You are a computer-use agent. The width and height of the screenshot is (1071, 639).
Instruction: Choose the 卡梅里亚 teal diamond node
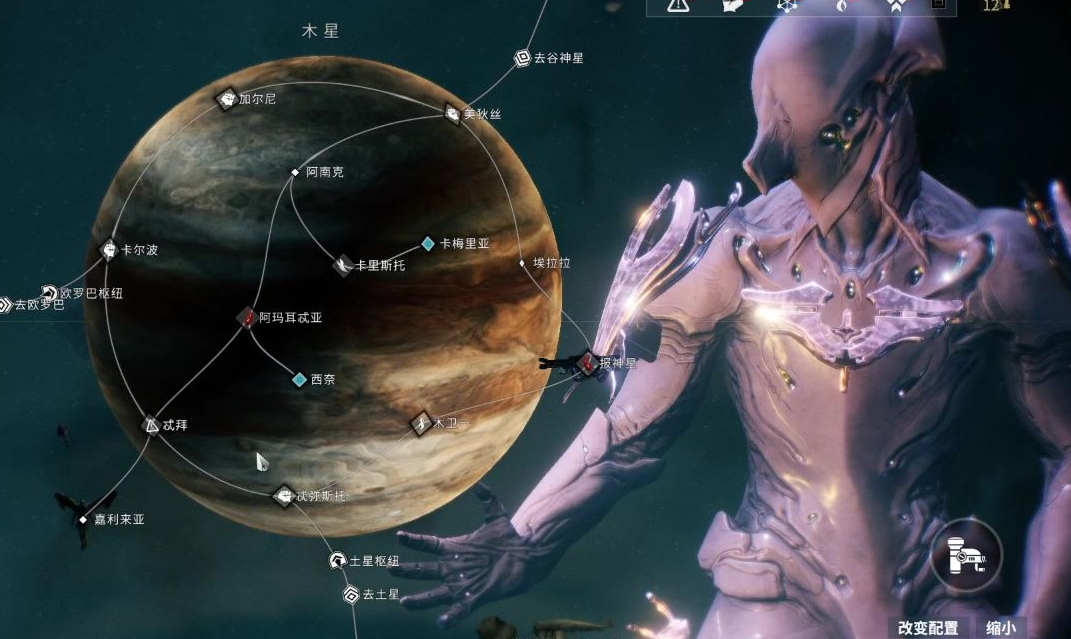coord(428,243)
